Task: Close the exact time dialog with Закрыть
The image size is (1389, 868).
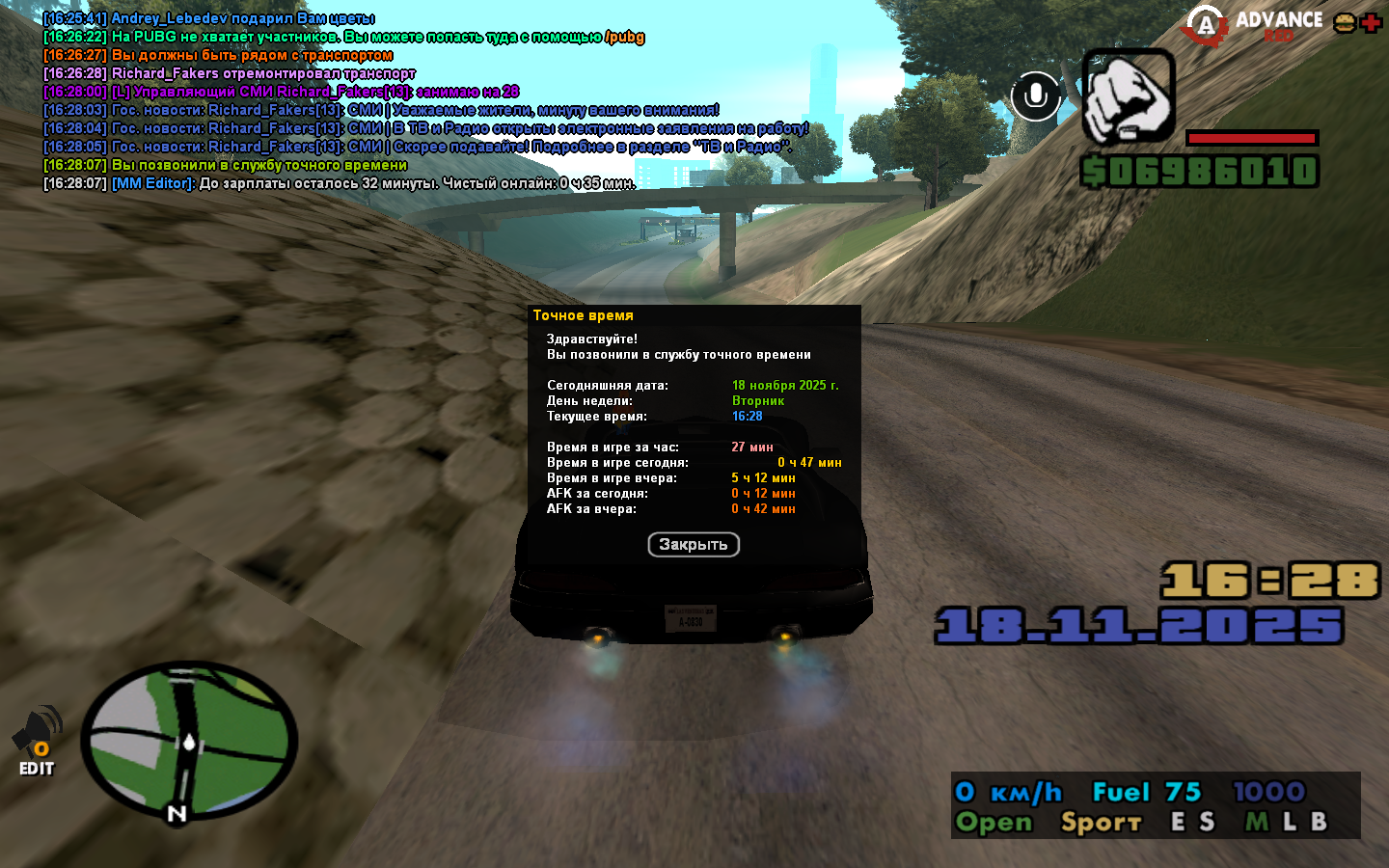Action: tap(694, 545)
